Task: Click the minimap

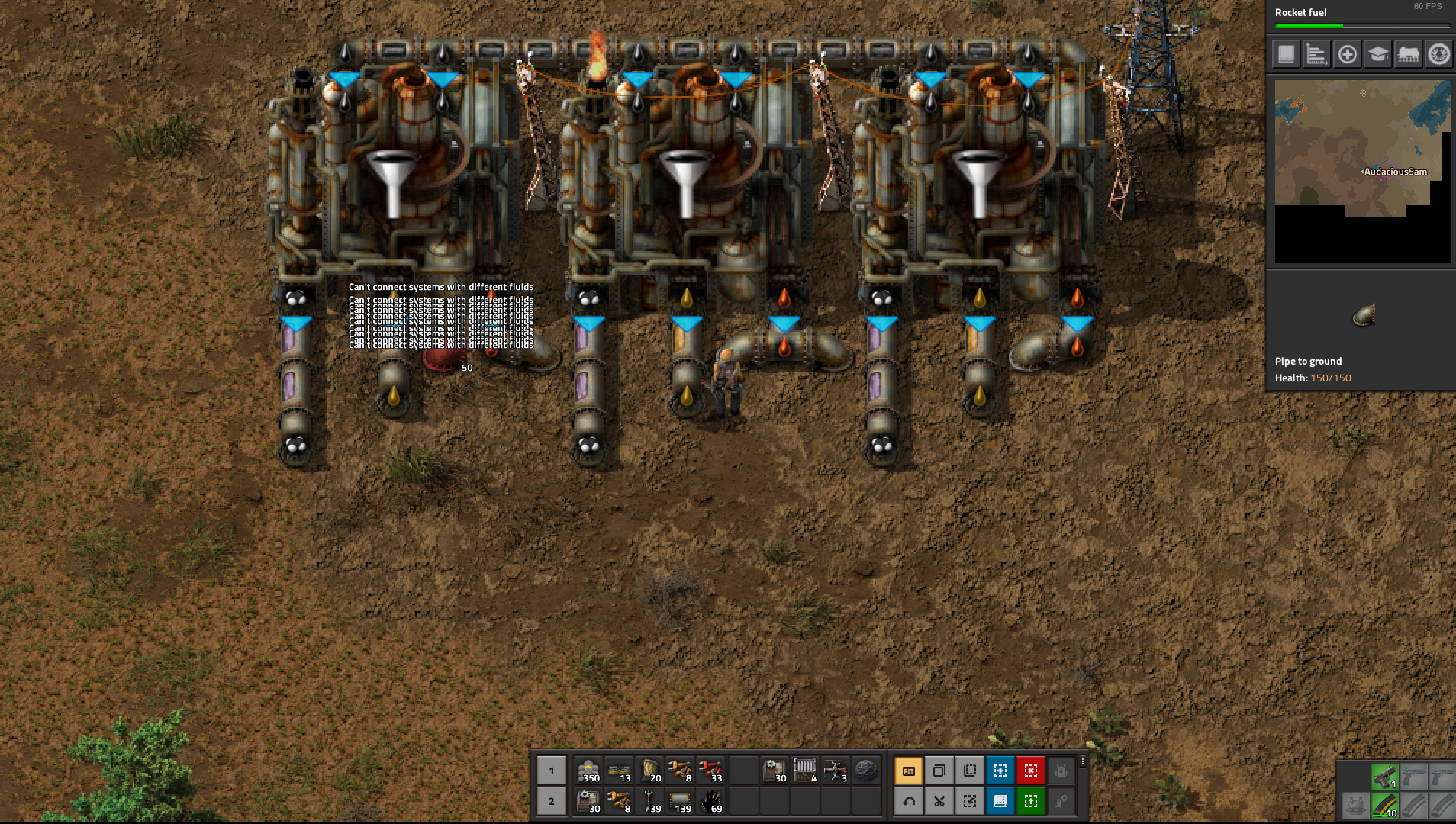Action: pyautogui.click(x=1362, y=172)
